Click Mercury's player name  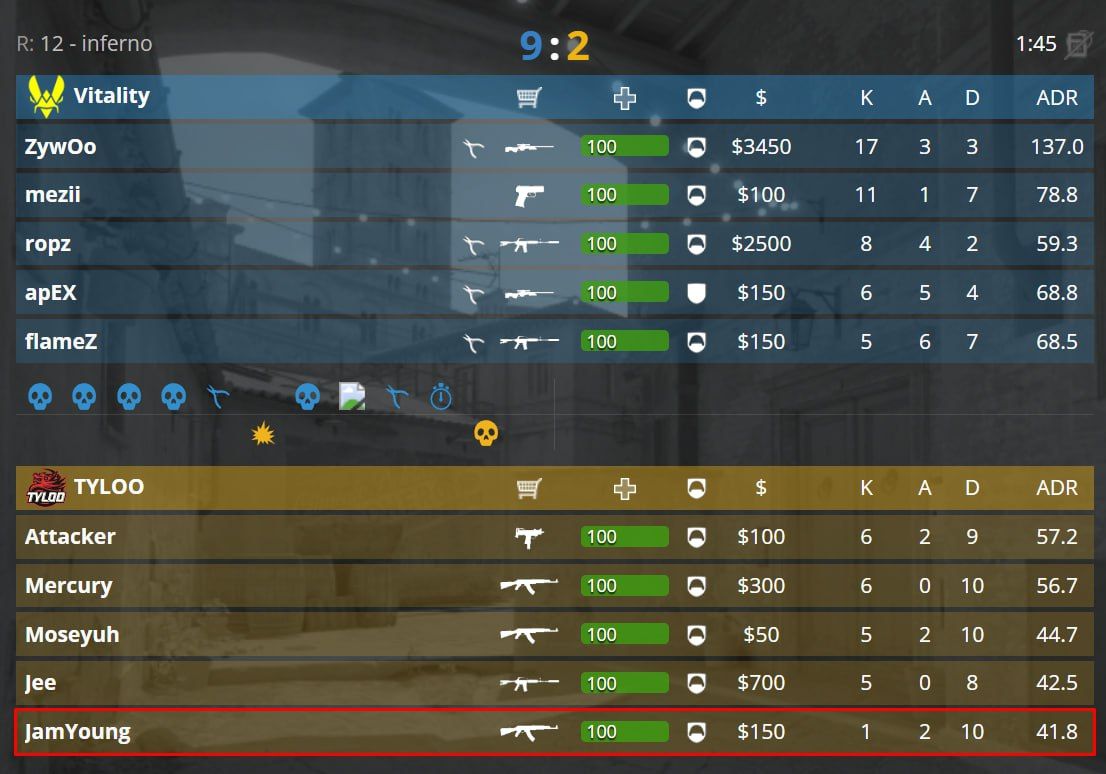click(x=68, y=586)
